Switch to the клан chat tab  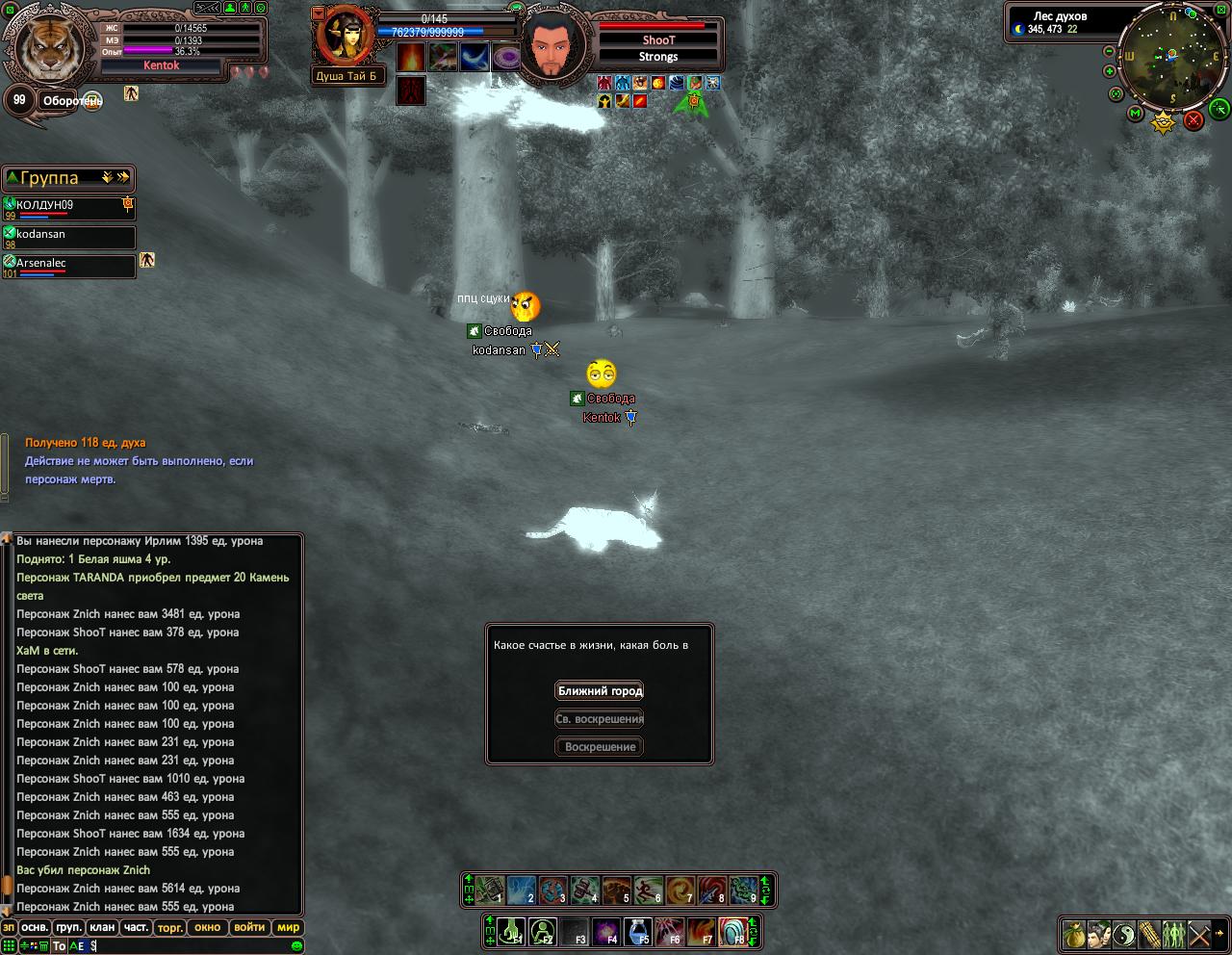tap(102, 928)
